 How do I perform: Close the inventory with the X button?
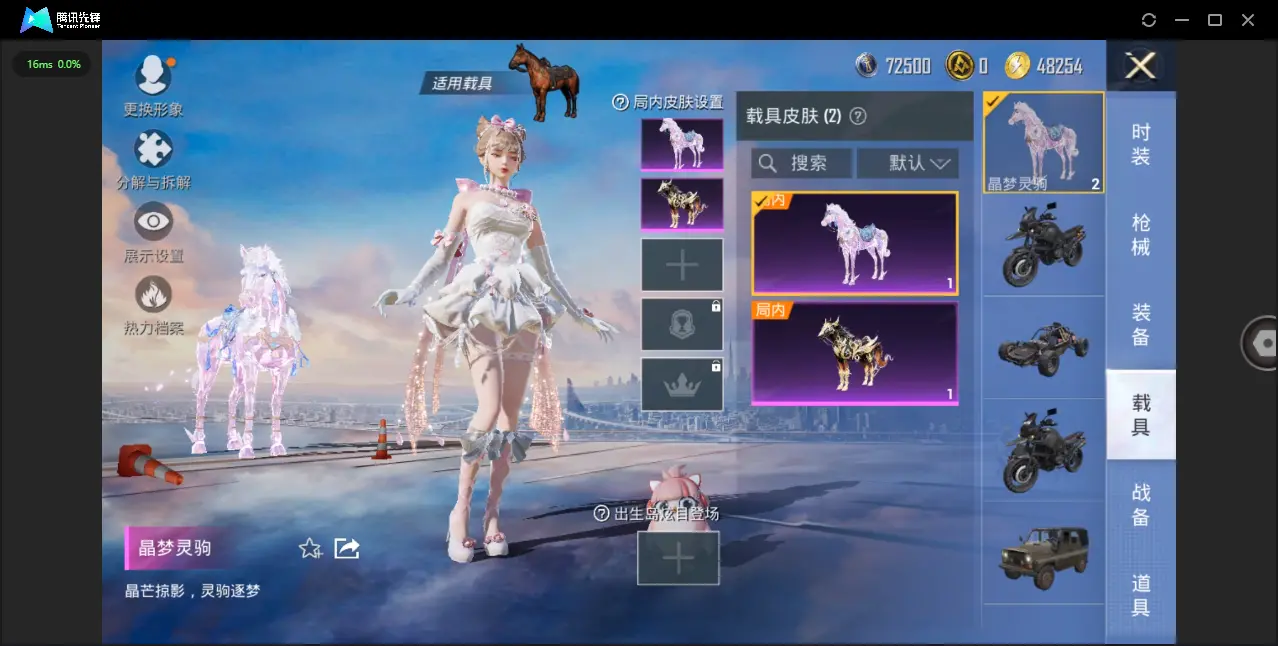tap(1140, 66)
